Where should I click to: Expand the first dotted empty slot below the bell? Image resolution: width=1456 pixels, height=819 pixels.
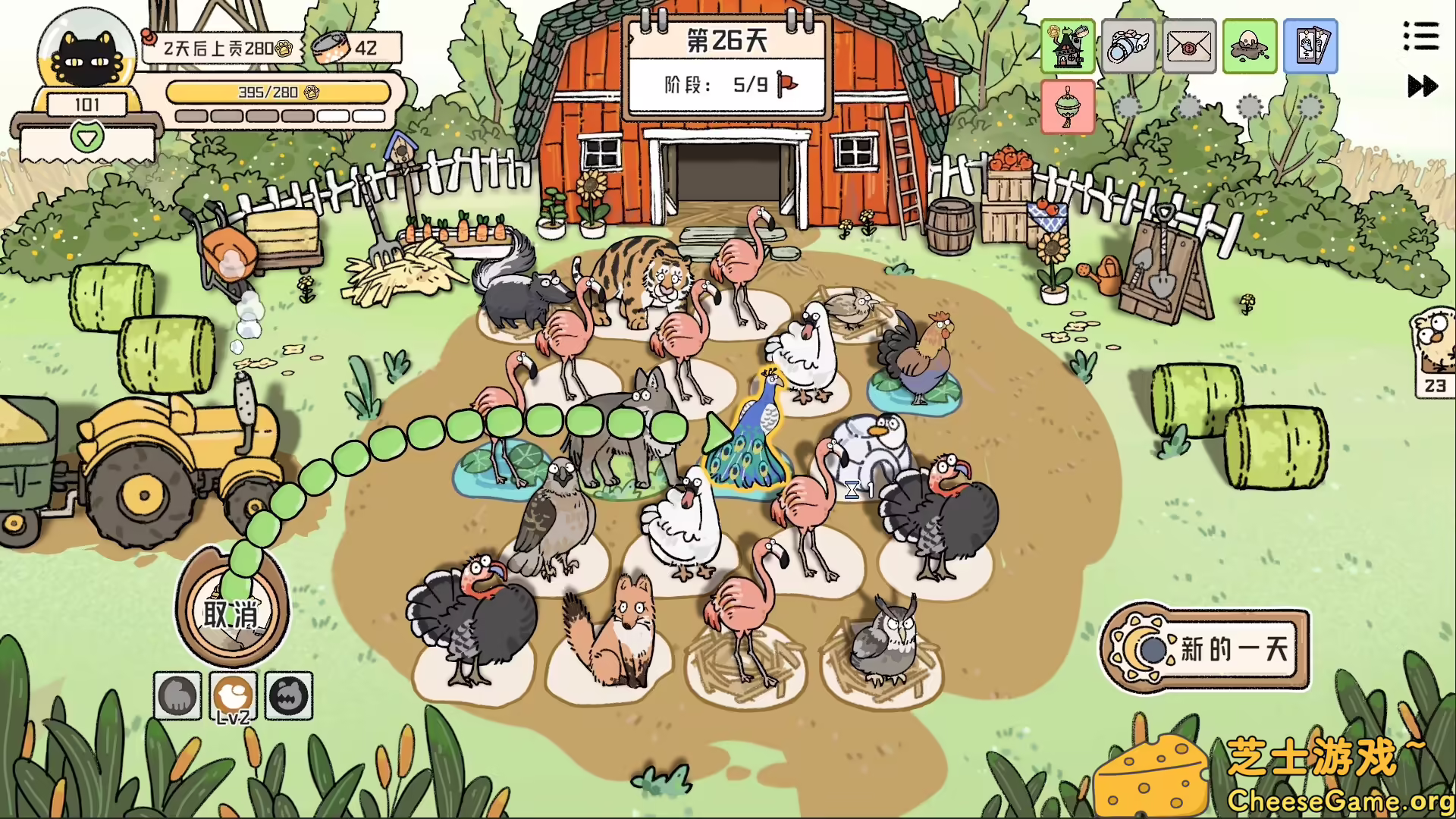(1128, 108)
